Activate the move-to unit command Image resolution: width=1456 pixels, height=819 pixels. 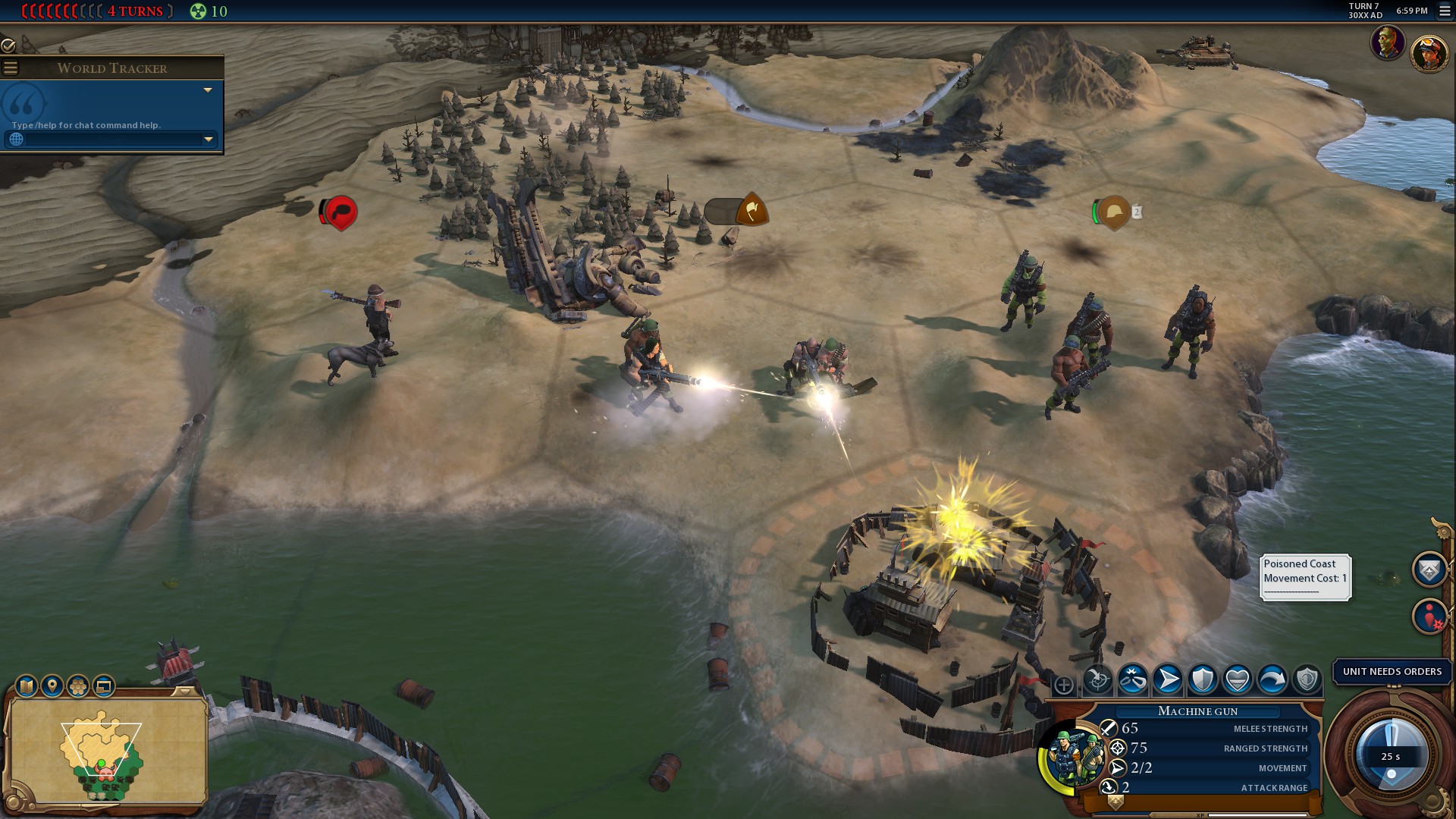point(1168,679)
